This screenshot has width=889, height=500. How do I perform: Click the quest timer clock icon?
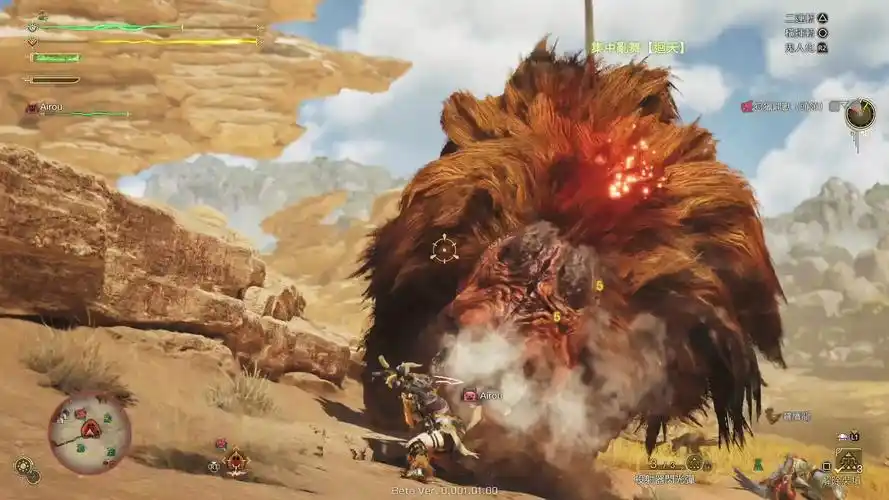pyautogui.click(x=859, y=114)
